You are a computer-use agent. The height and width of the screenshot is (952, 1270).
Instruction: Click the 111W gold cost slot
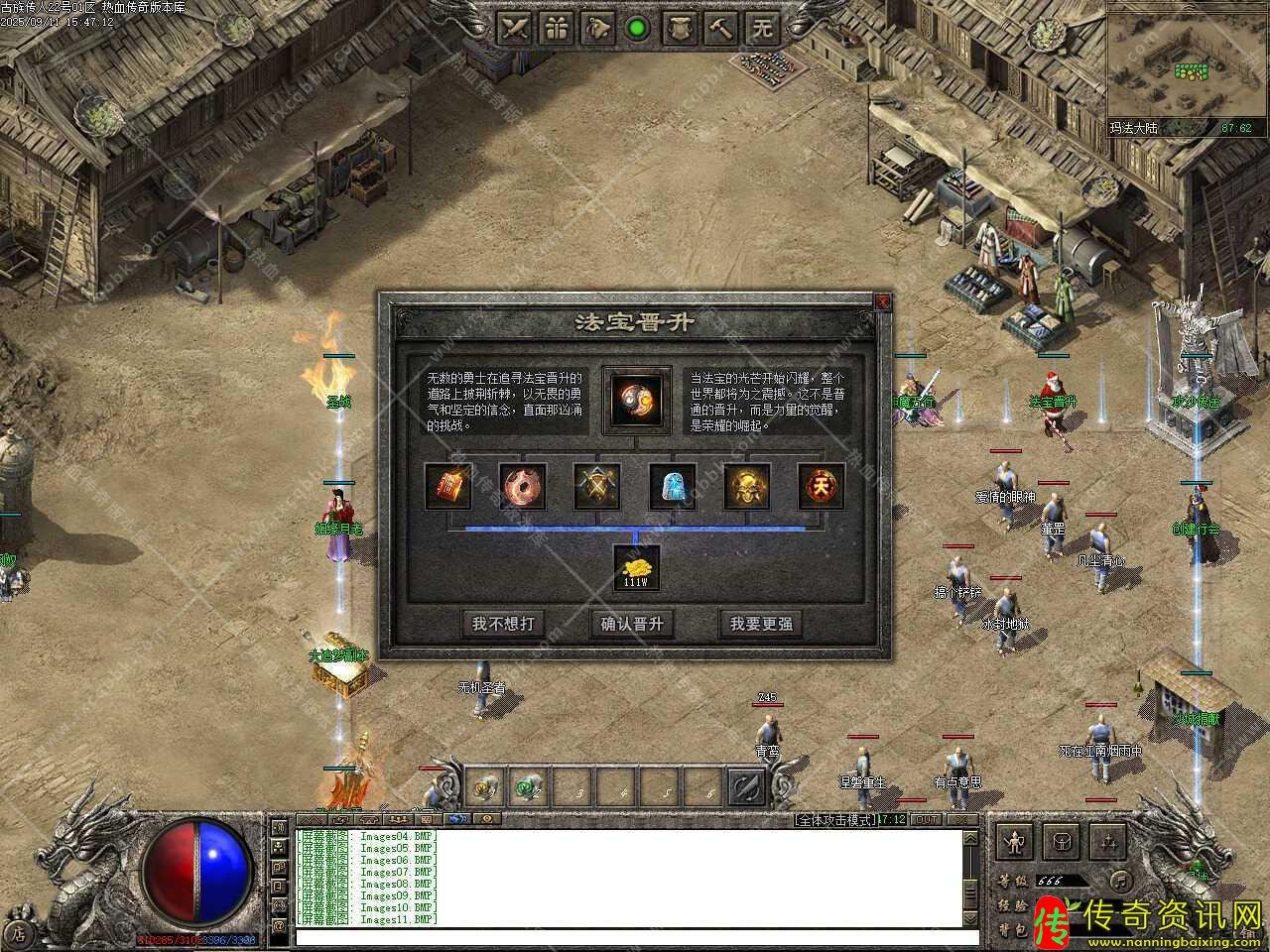(636, 568)
